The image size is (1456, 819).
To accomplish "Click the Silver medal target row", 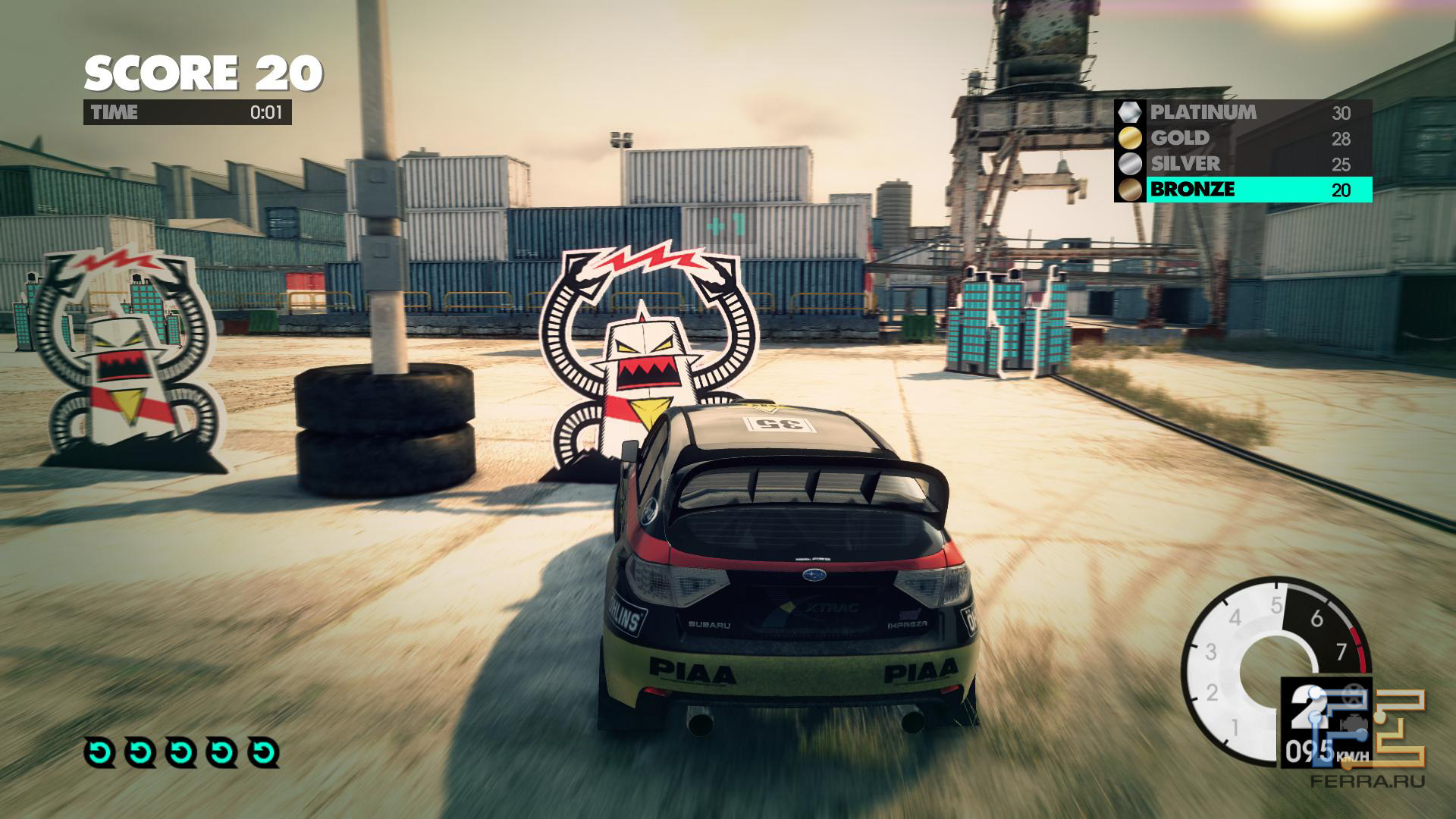I will (1243, 164).
